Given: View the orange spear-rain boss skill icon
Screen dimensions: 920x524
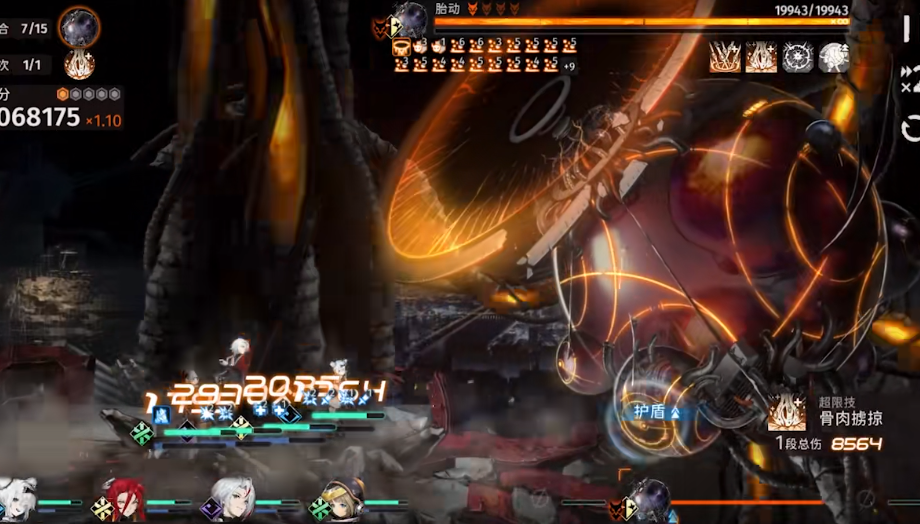Looking at the screenshot, I should (725, 57).
